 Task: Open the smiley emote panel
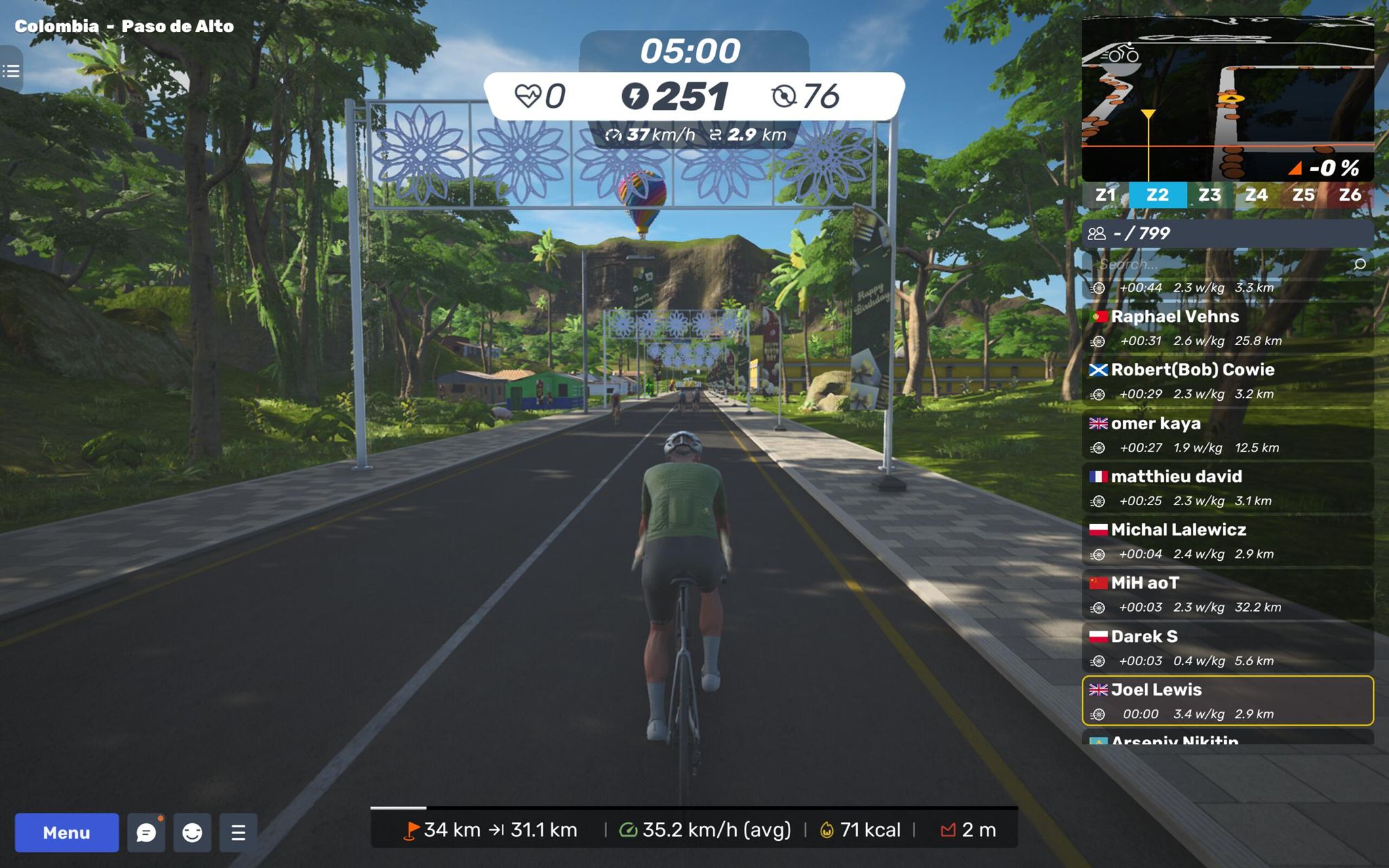point(193,832)
